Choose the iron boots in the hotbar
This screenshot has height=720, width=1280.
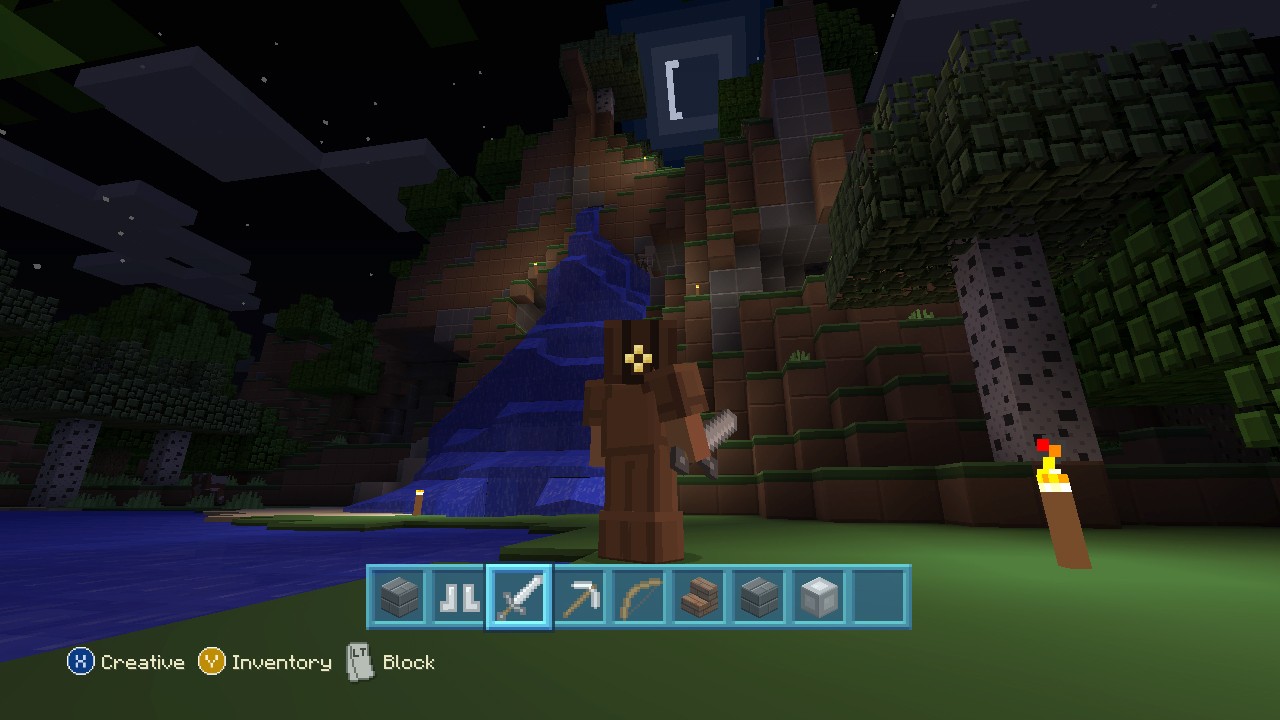click(x=459, y=598)
